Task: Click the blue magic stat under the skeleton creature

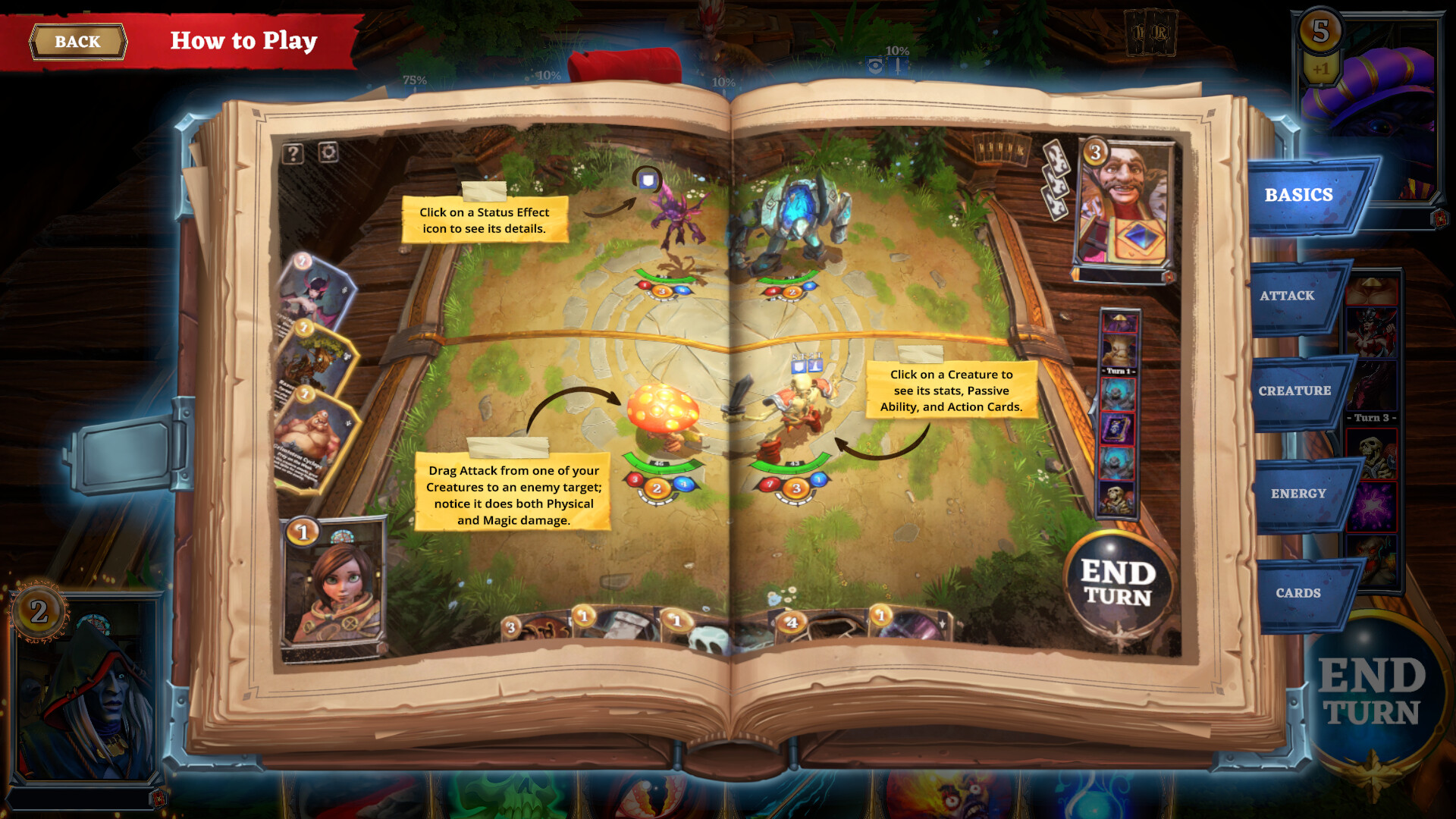Action: pyautogui.click(x=817, y=478)
